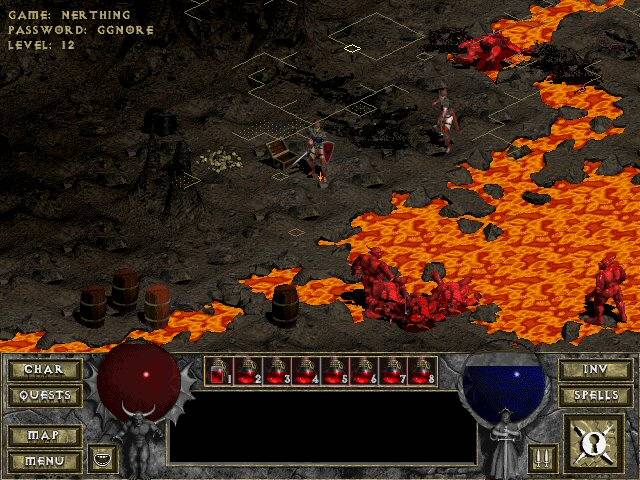The image size is (640, 480).
Task: Use the potion in belt slot 1
Action: point(220,372)
